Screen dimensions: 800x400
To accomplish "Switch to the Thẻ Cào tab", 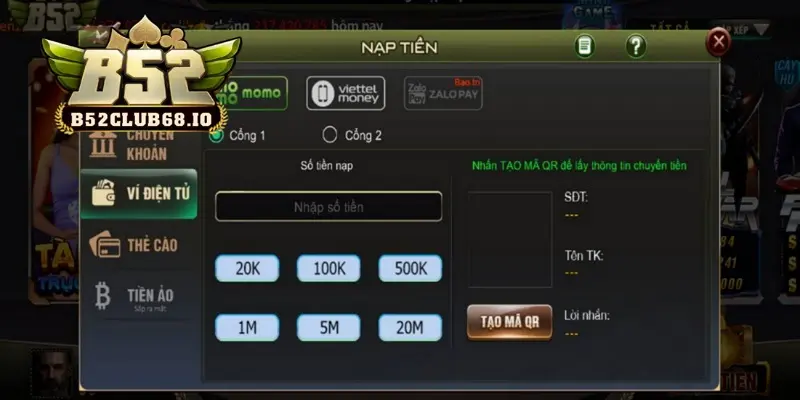I will [139, 245].
